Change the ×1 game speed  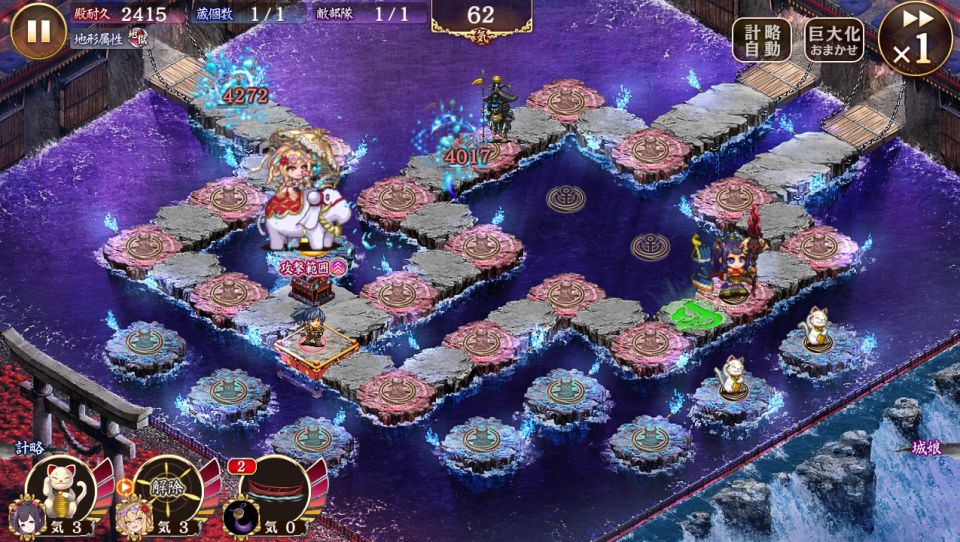(914, 40)
